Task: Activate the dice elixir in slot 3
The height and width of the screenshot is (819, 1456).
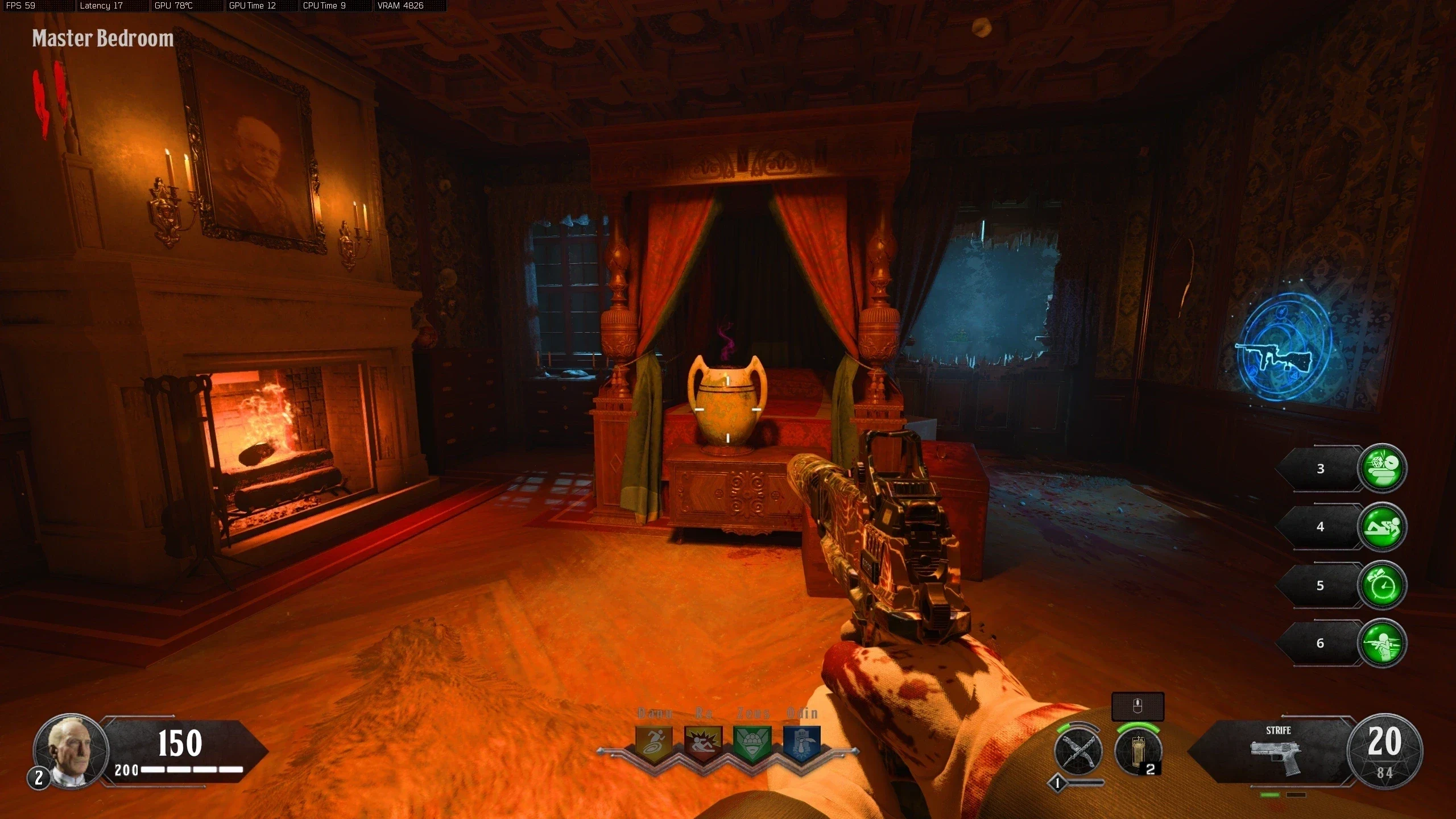Action: (x=1382, y=468)
